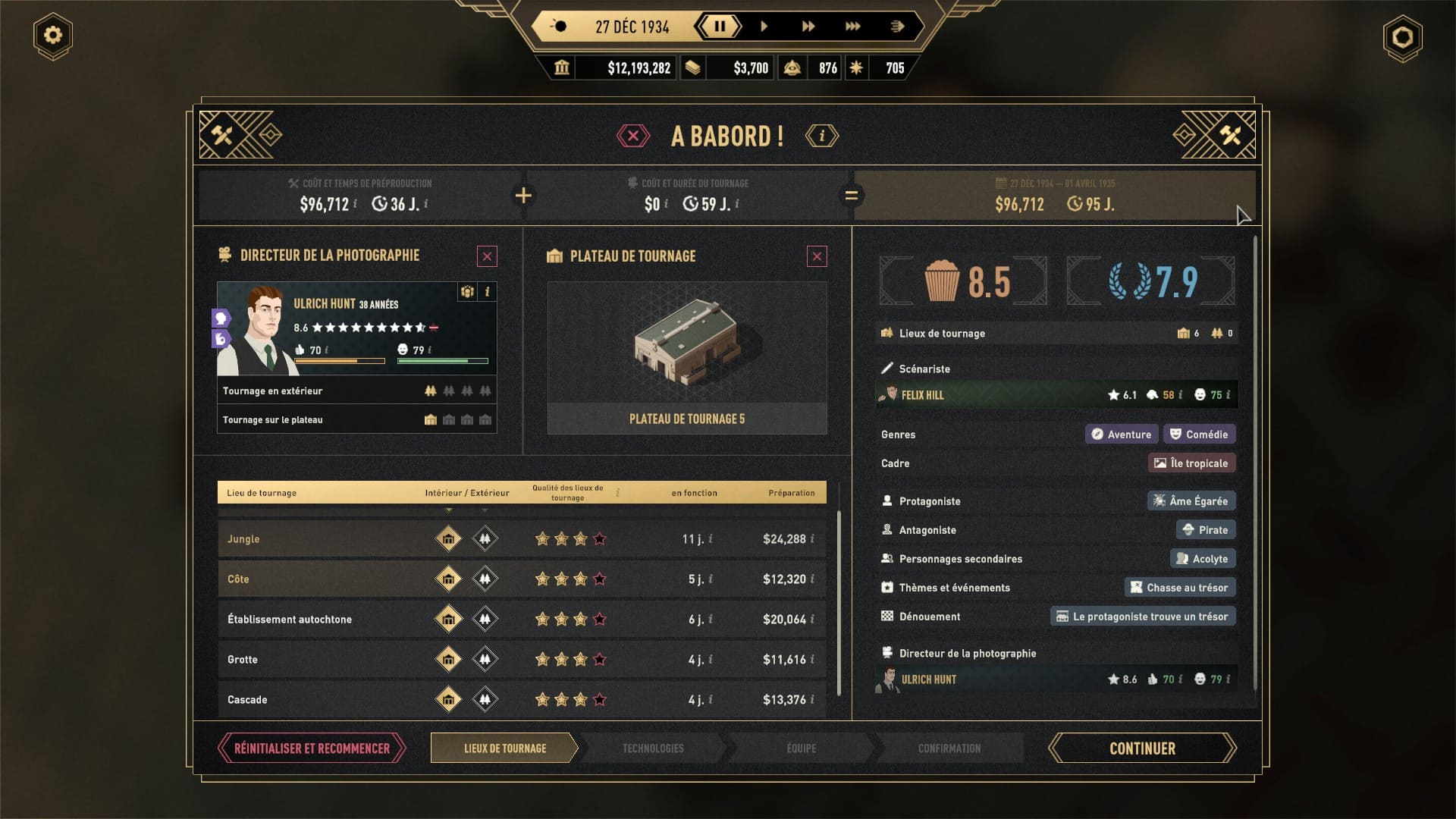Click the Continuer button
This screenshot has height=819, width=1456.
click(1142, 748)
